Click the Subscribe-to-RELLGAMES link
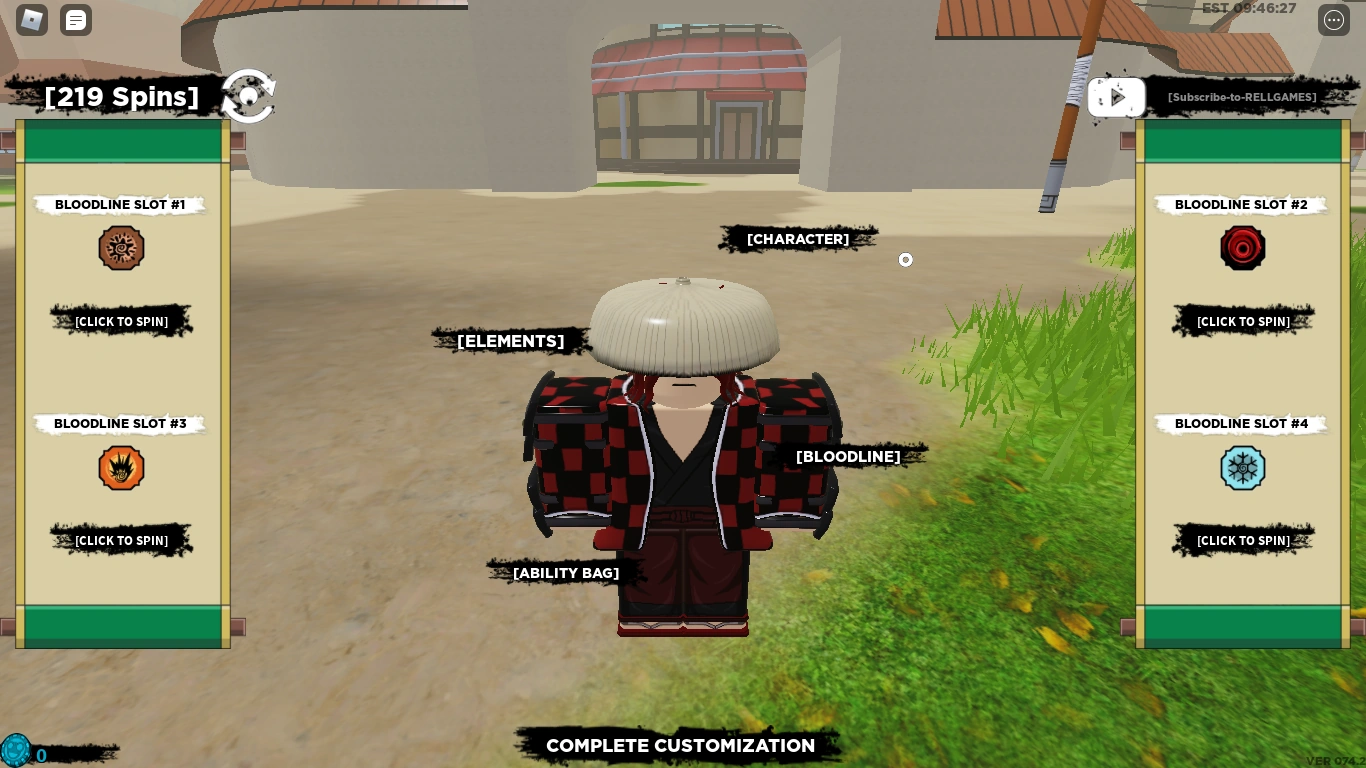 [x=1242, y=97]
